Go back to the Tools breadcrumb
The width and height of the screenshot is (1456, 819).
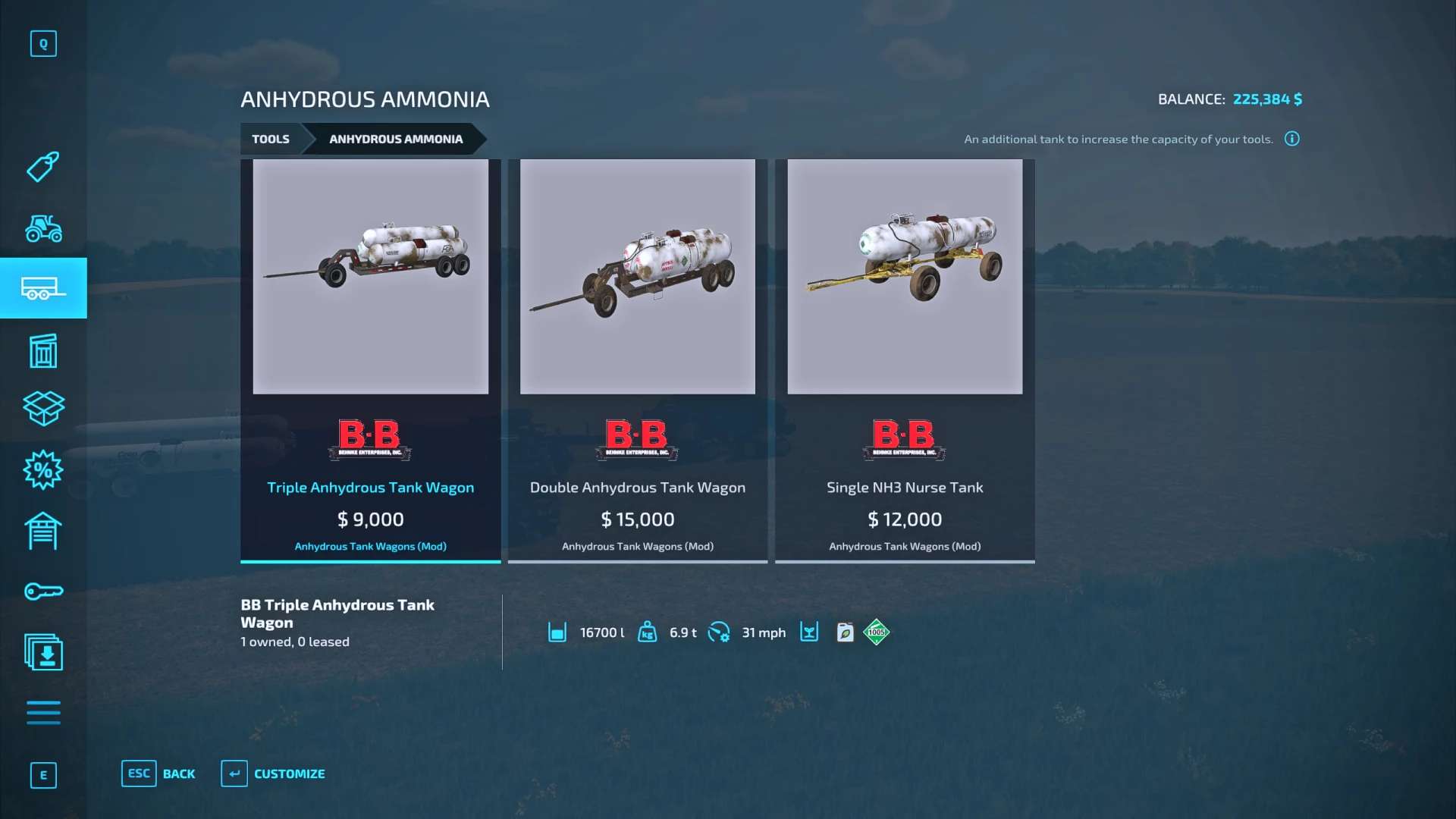pos(271,140)
